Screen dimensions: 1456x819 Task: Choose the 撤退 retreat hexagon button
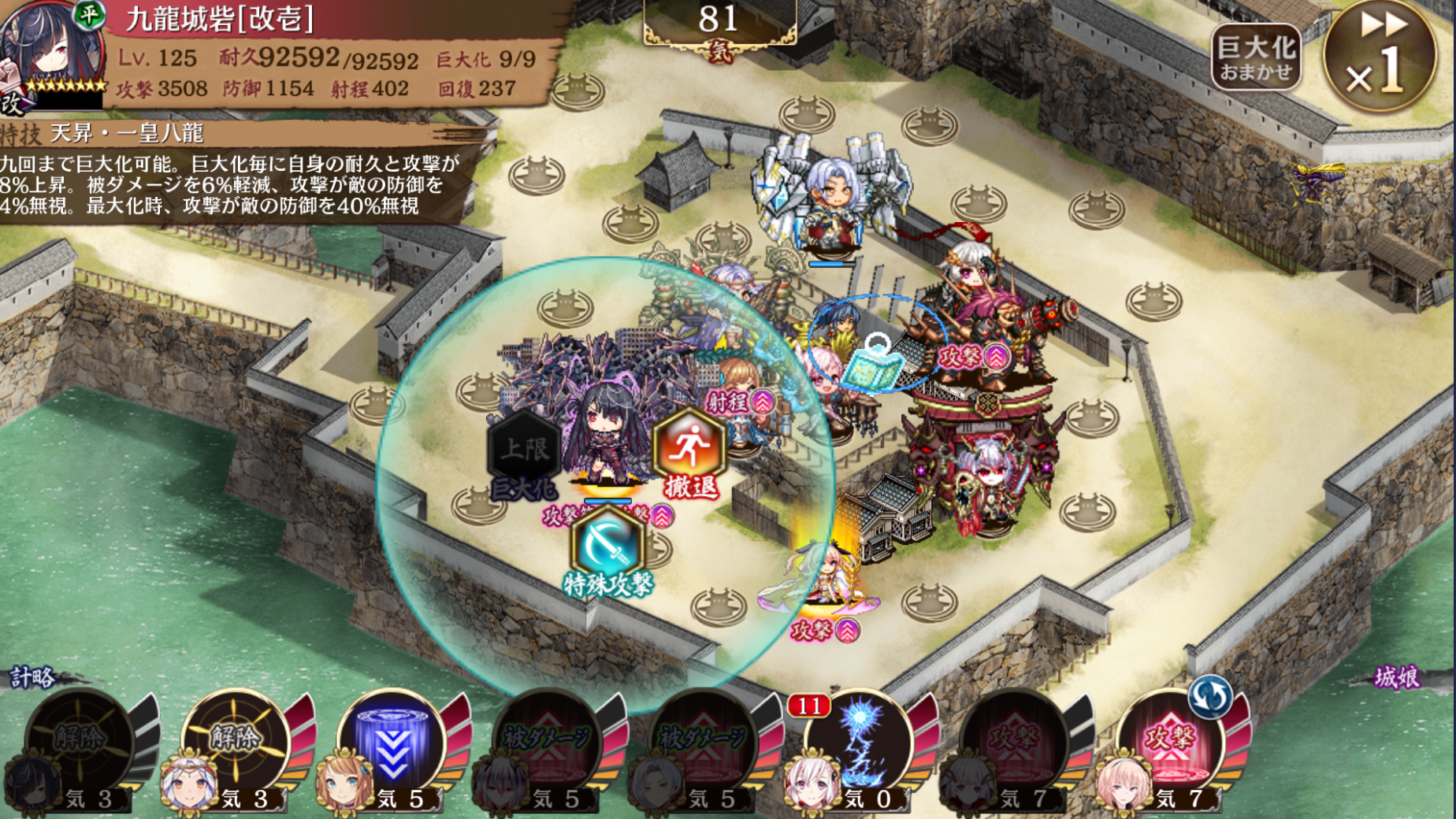coord(689,455)
